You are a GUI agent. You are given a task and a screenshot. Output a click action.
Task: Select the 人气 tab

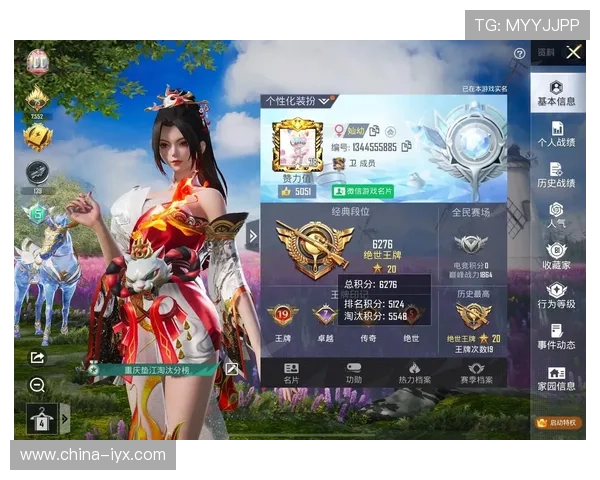pos(556,216)
